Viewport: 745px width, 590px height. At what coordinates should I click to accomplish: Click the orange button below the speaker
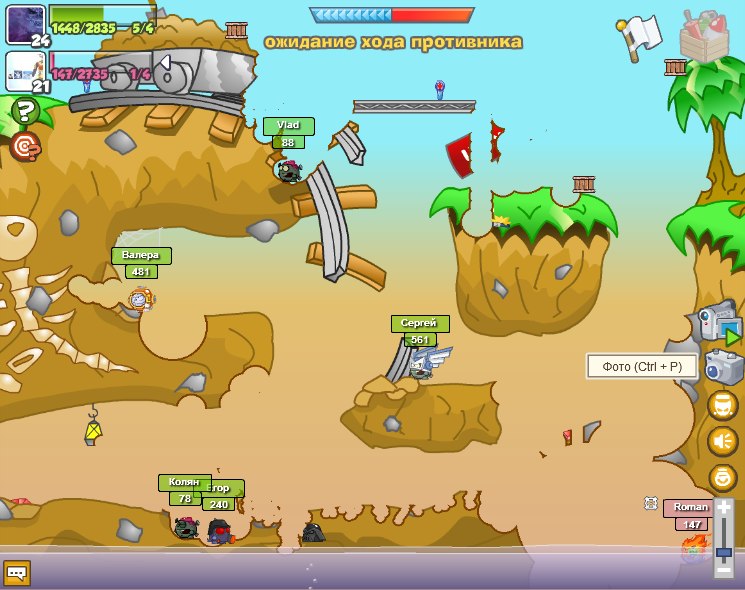[x=722, y=477]
